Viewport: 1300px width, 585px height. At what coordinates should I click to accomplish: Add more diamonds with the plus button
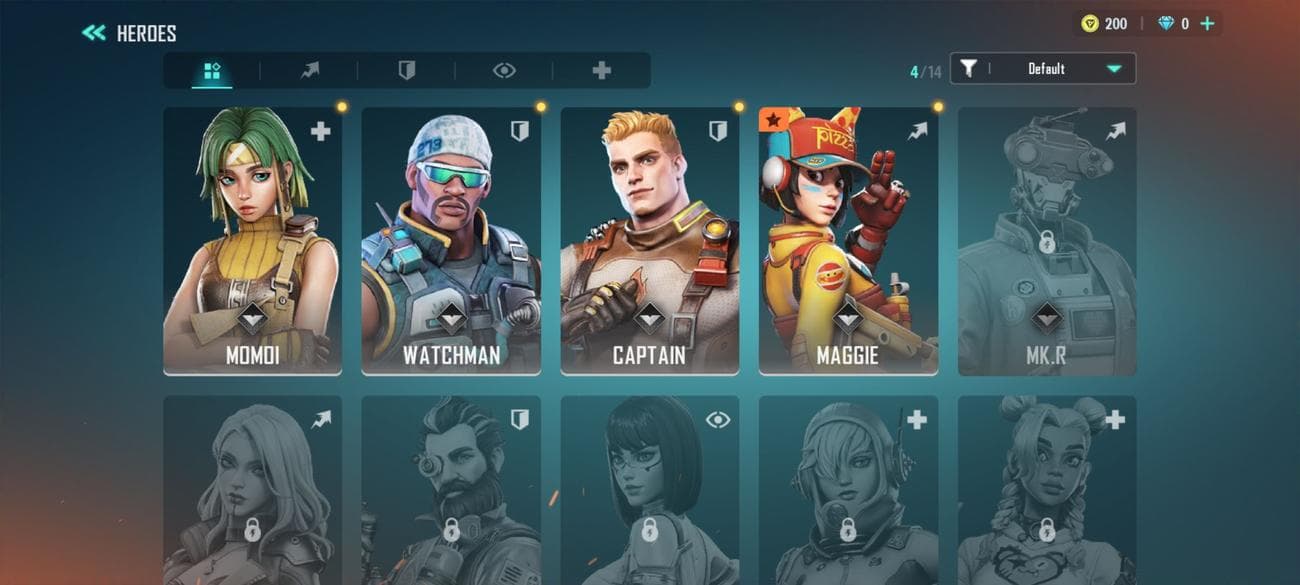(x=1207, y=23)
